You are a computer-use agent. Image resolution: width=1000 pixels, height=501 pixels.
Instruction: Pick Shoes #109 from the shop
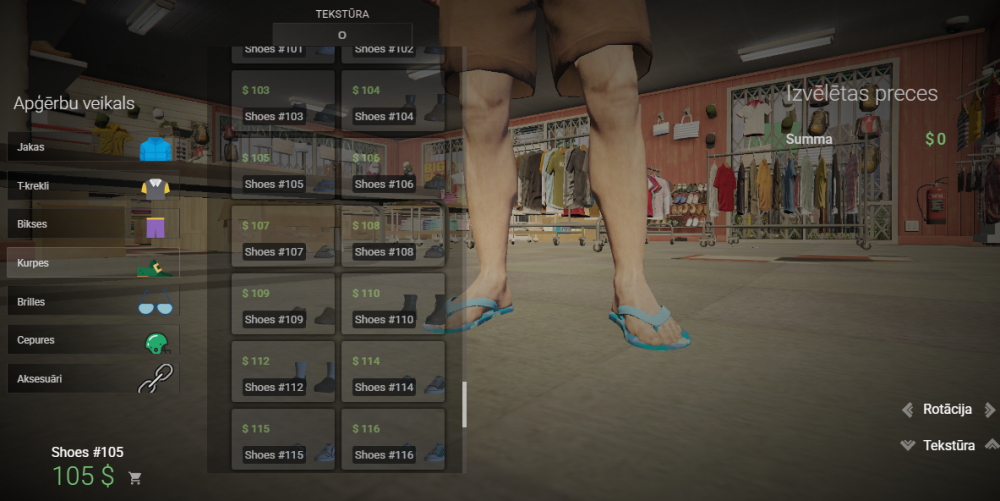pos(283,304)
